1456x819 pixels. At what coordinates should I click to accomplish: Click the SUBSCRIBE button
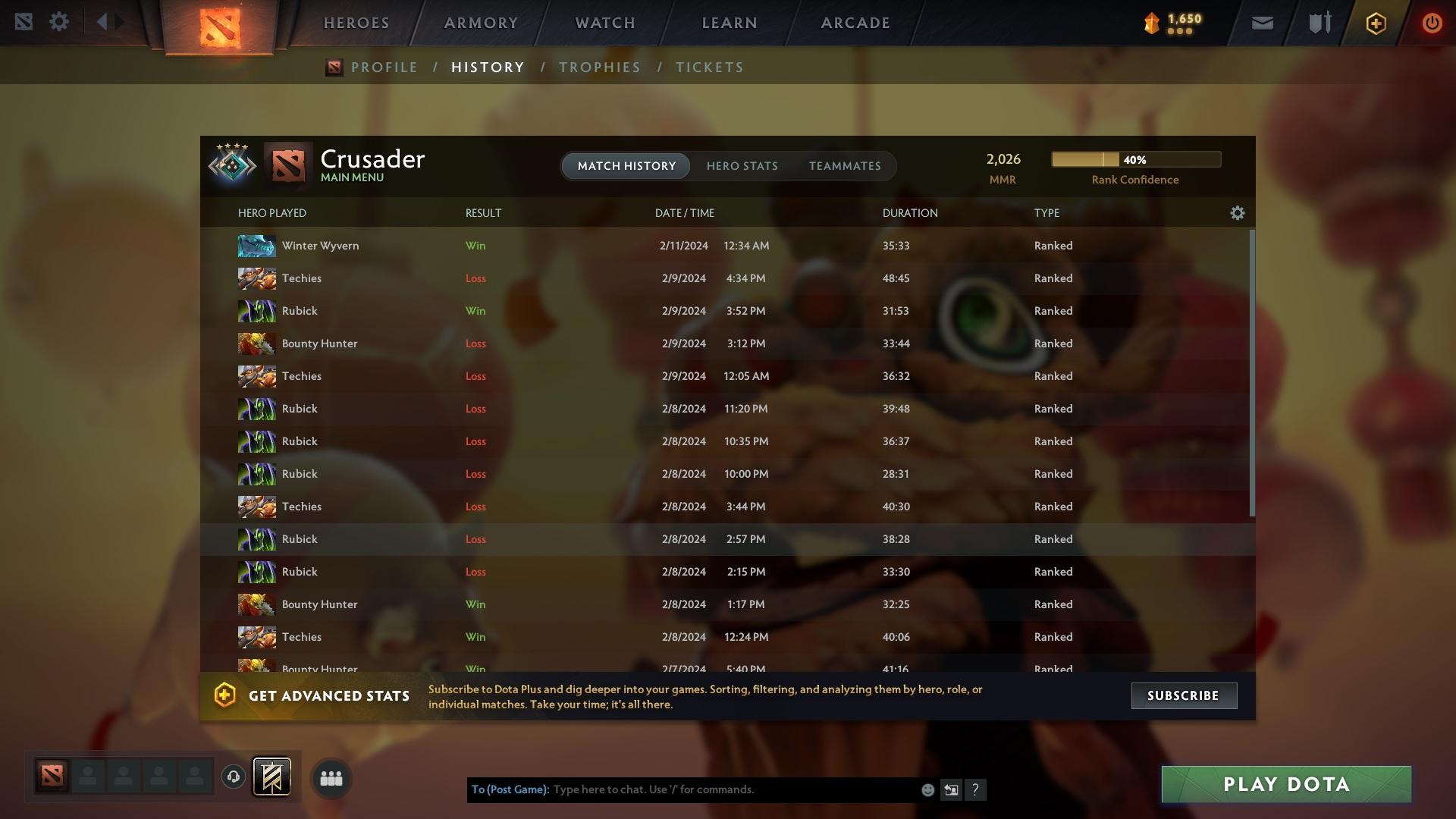1184,695
